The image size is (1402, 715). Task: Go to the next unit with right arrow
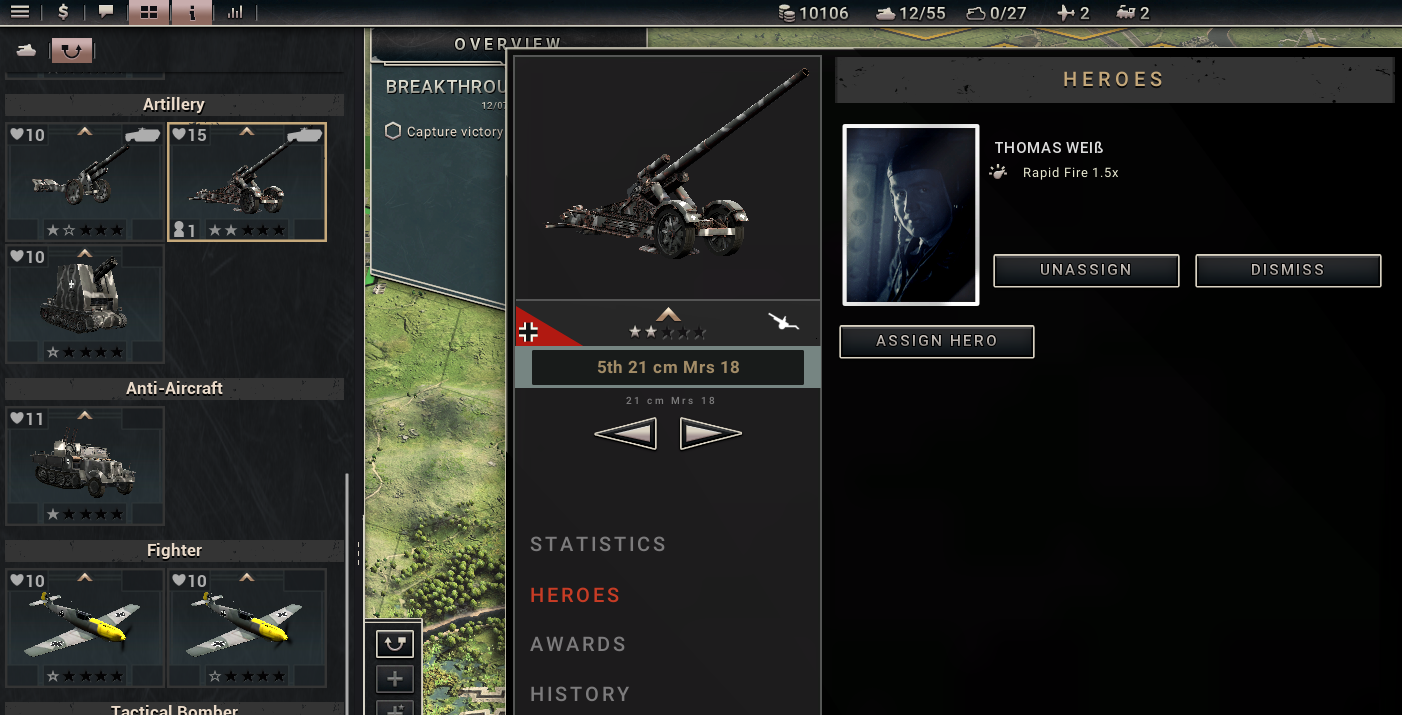(711, 434)
